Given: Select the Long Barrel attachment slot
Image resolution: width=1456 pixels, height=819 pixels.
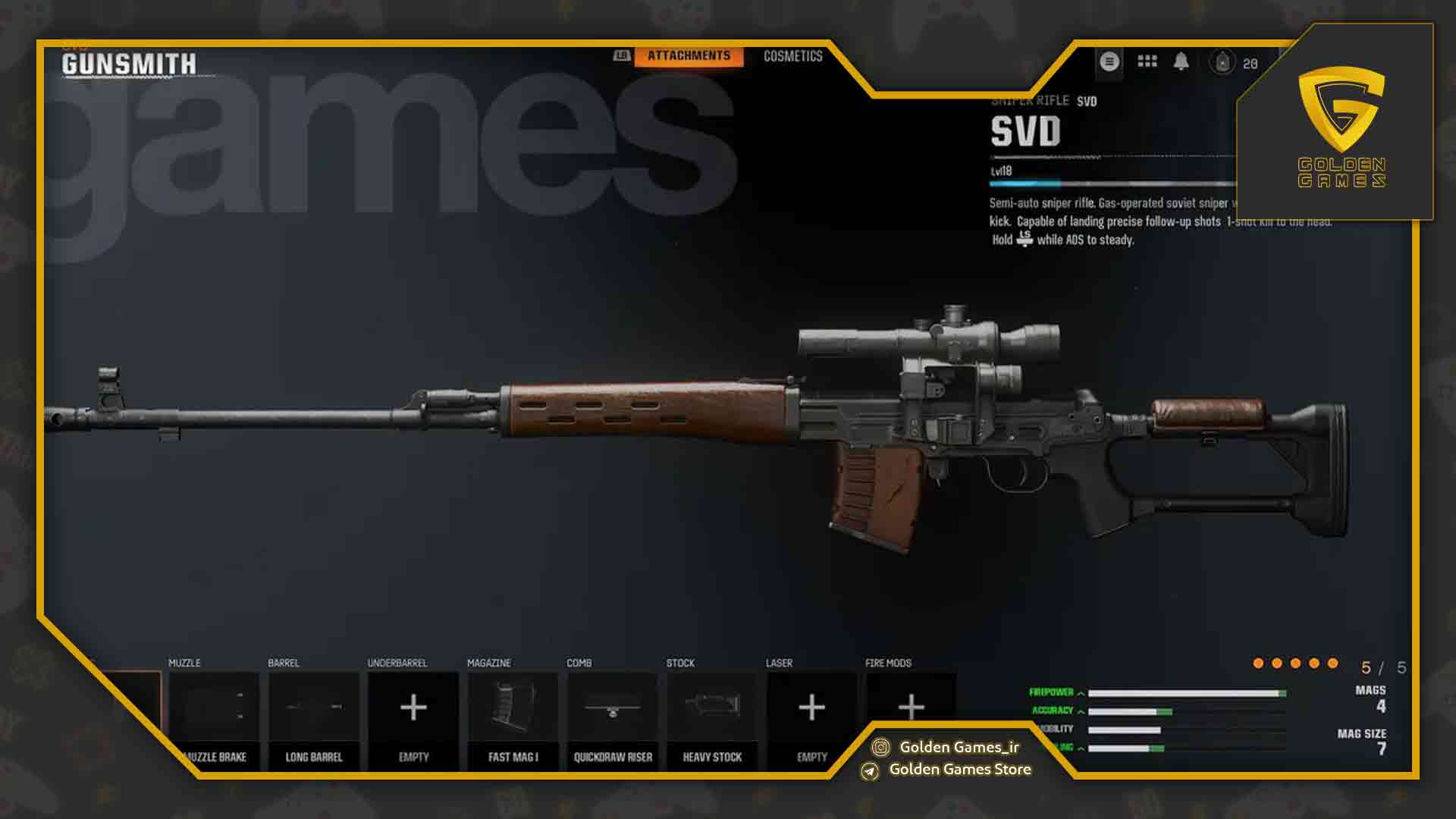Looking at the screenshot, I should tap(314, 705).
